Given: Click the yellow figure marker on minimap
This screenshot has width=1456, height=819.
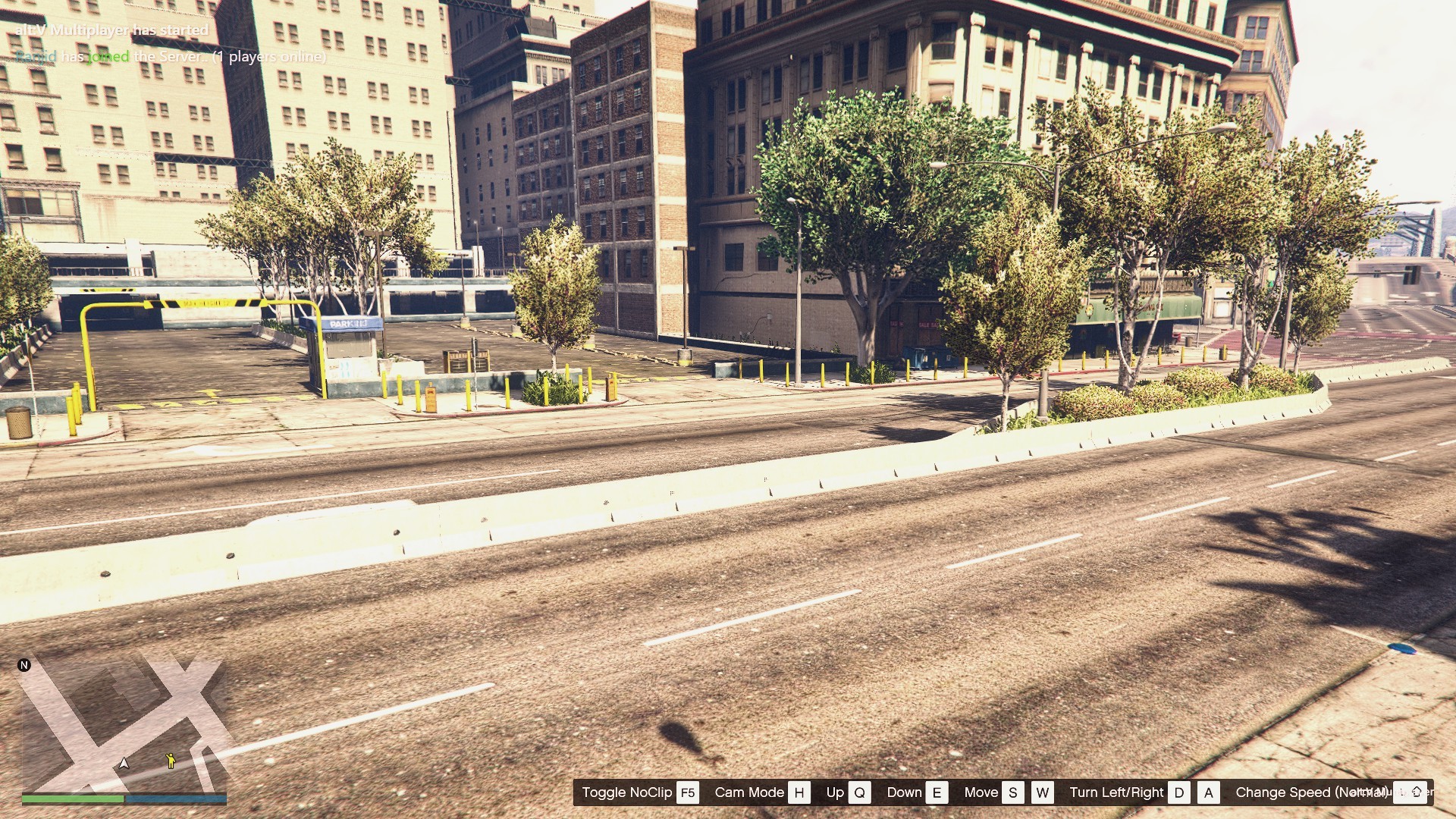Looking at the screenshot, I should point(171,760).
